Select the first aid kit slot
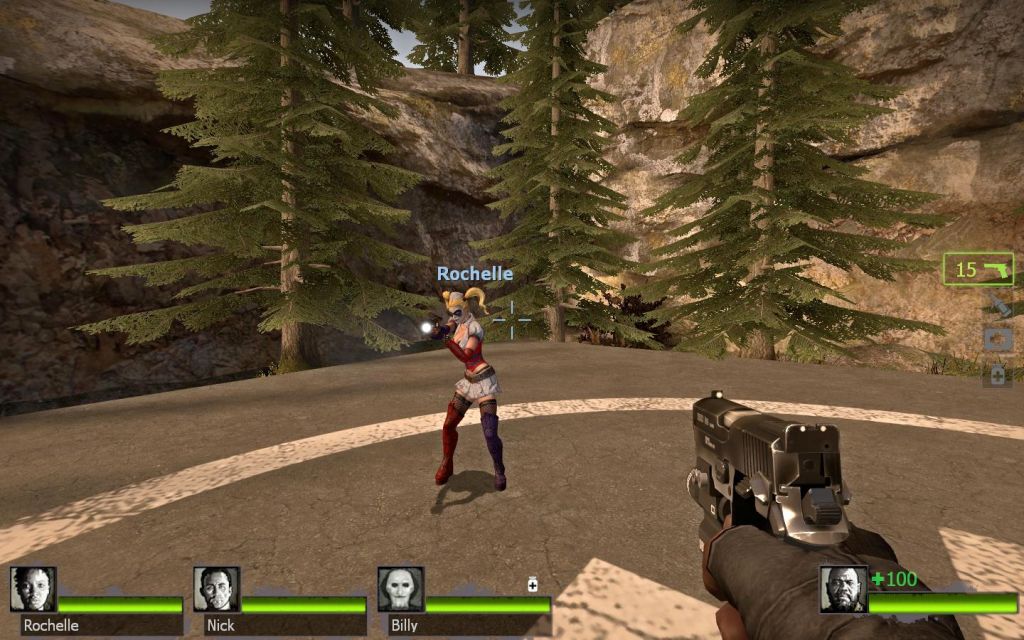Screen dimensions: 1024x640 tap(997, 340)
